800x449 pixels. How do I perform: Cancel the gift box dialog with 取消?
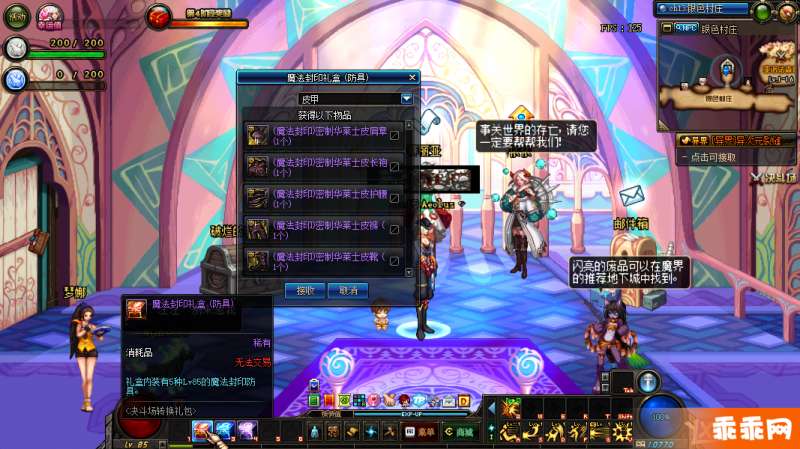coord(348,290)
